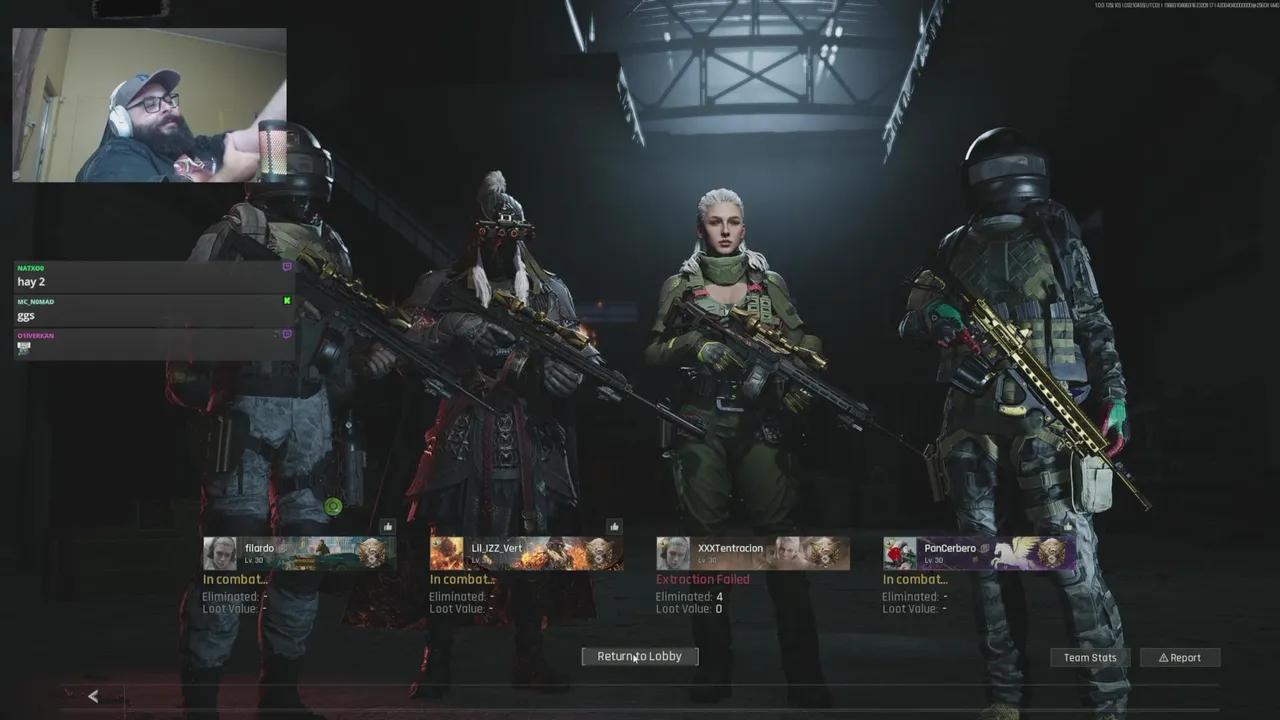Click the streamer webcam overlay
The height and width of the screenshot is (720, 1280).
click(x=148, y=103)
